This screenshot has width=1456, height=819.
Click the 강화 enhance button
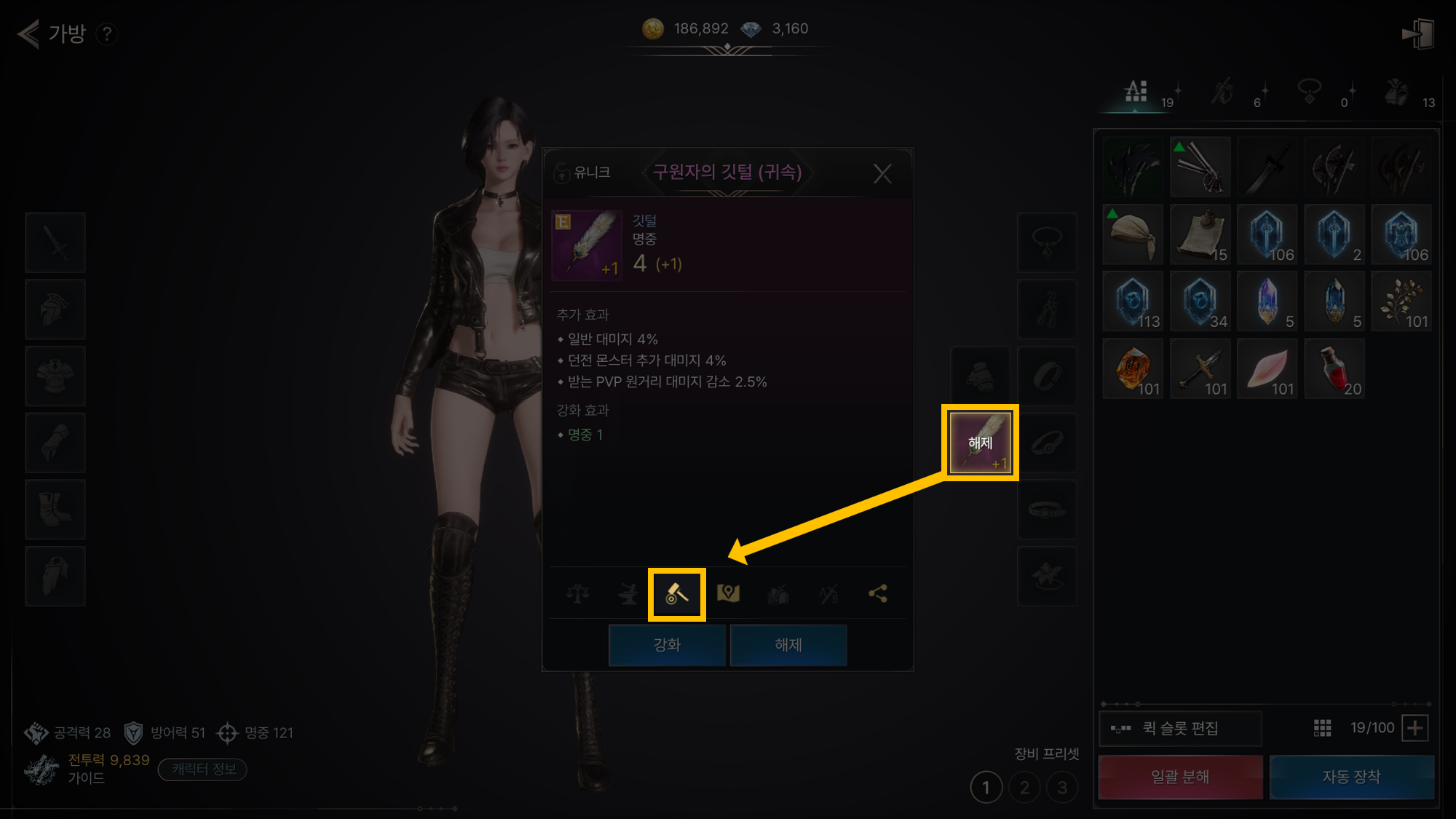click(x=667, y=645)
